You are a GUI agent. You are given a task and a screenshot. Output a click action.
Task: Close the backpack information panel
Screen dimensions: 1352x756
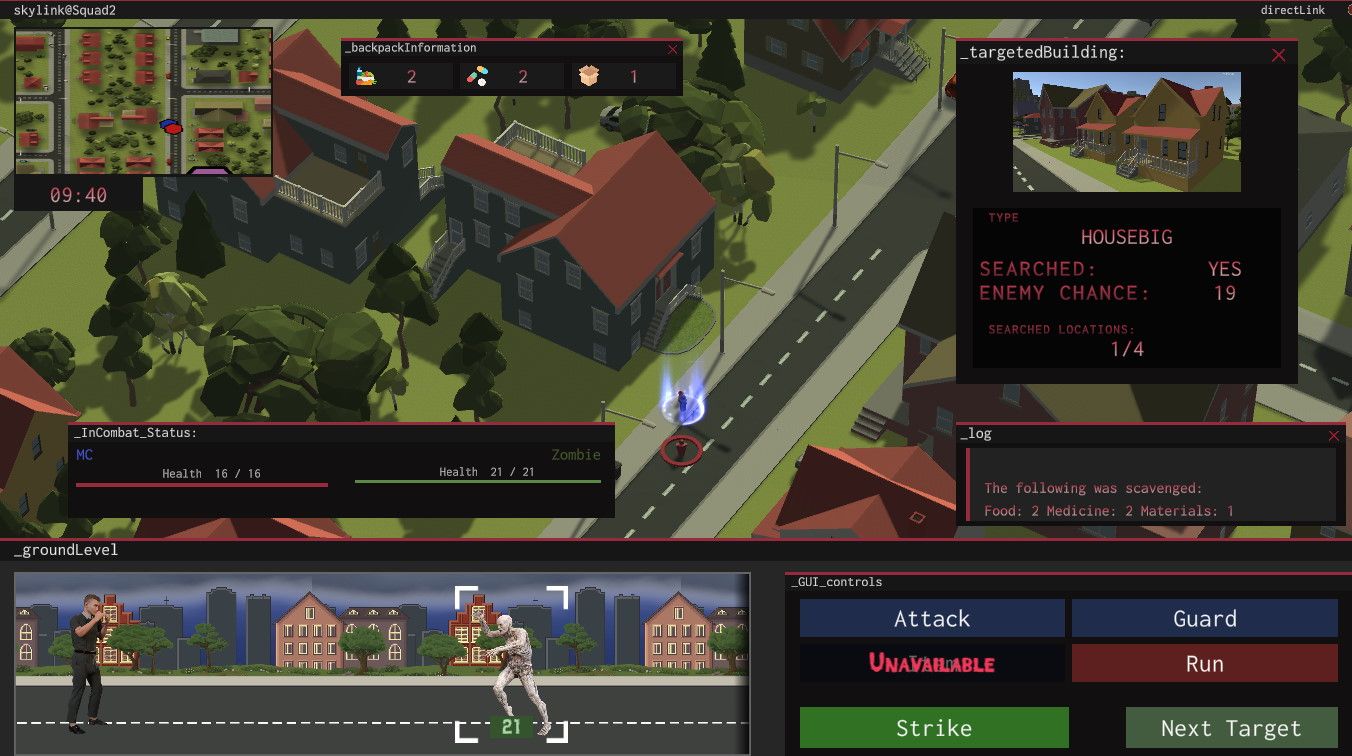672,48
